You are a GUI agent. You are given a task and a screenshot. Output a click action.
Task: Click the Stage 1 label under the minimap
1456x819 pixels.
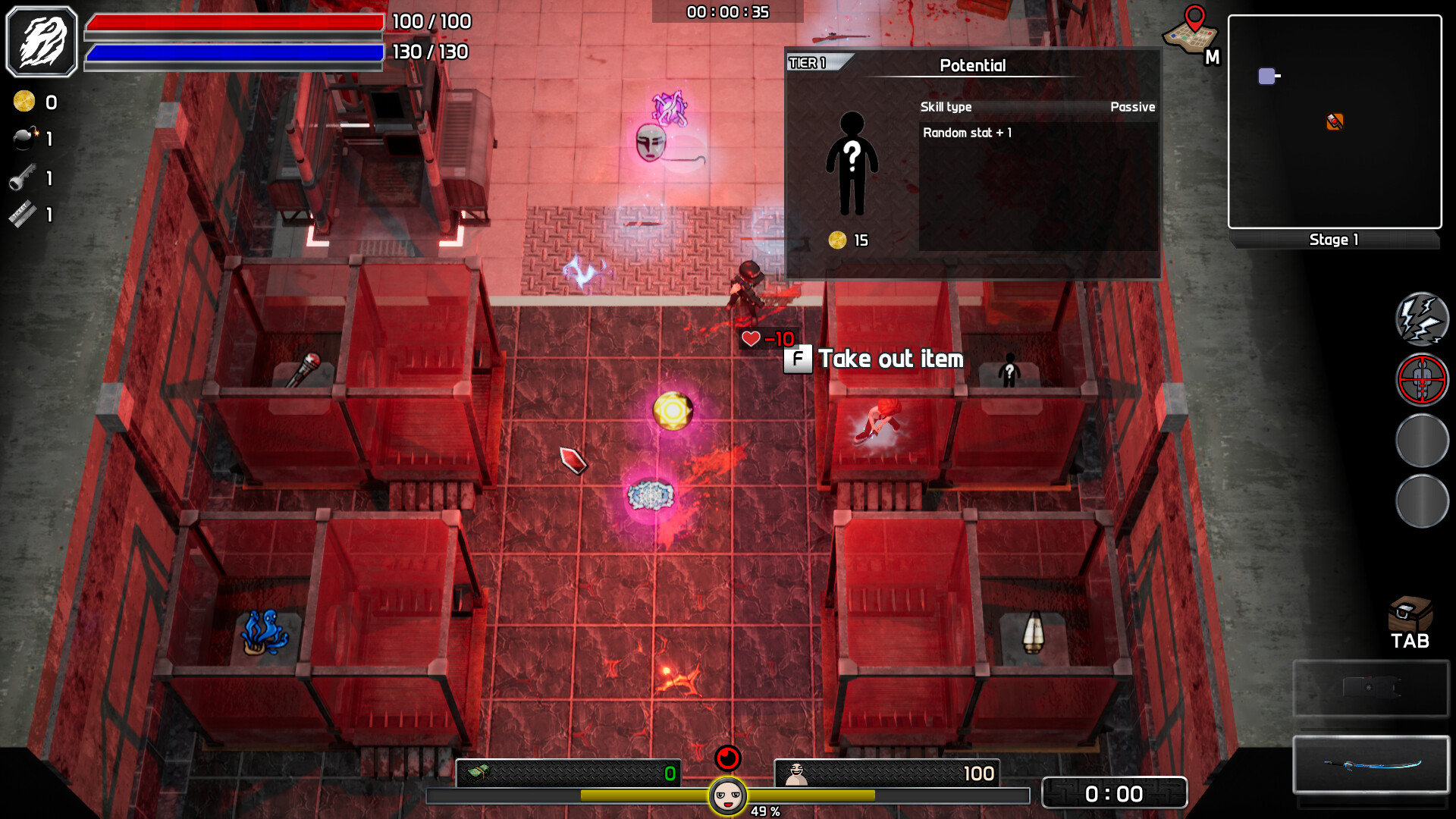click(1333, 240)
